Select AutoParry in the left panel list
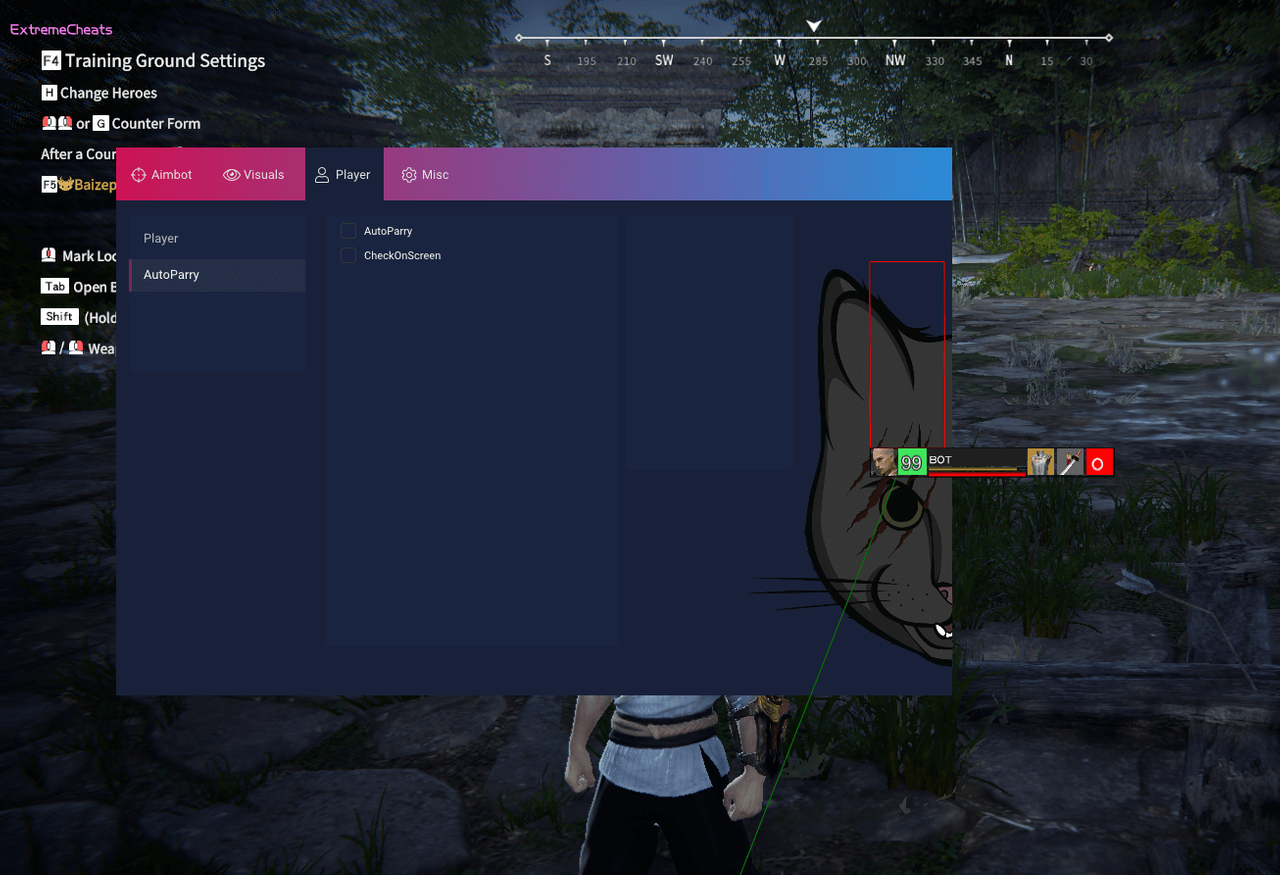The image size is (1280, 875). coord(172,274)
